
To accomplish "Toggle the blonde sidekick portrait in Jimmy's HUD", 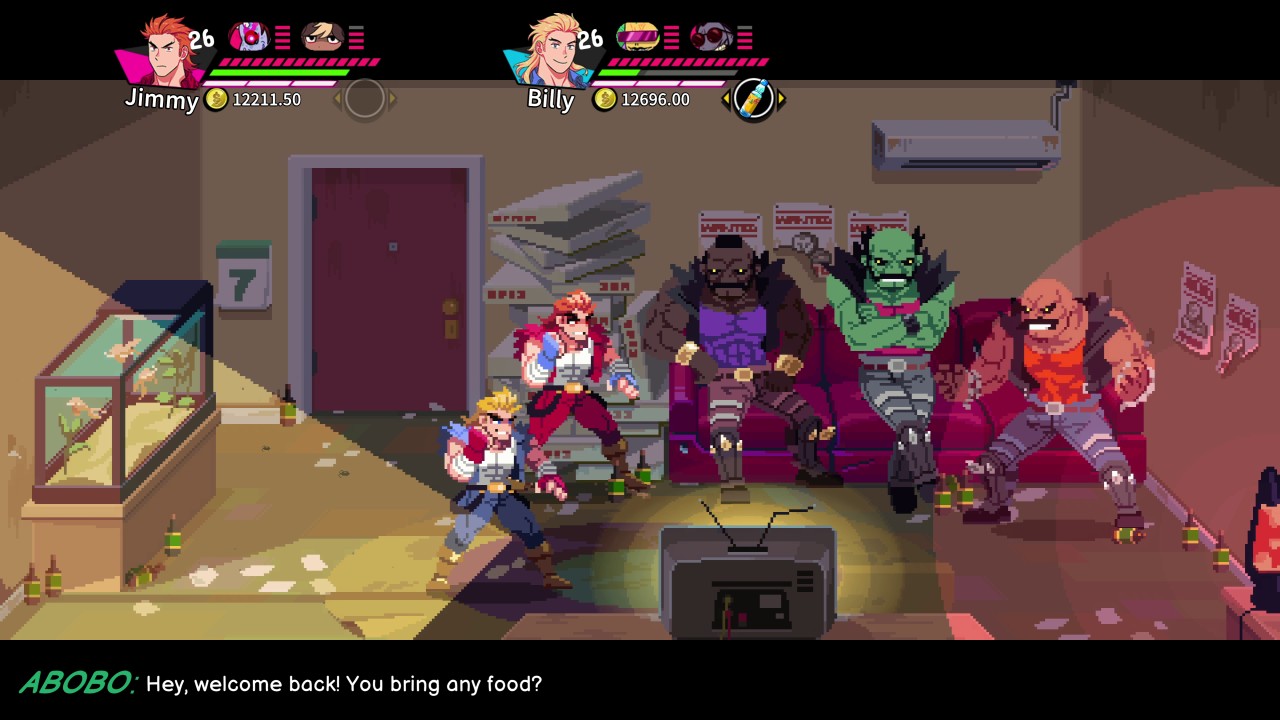I will (x=323, y=35).
